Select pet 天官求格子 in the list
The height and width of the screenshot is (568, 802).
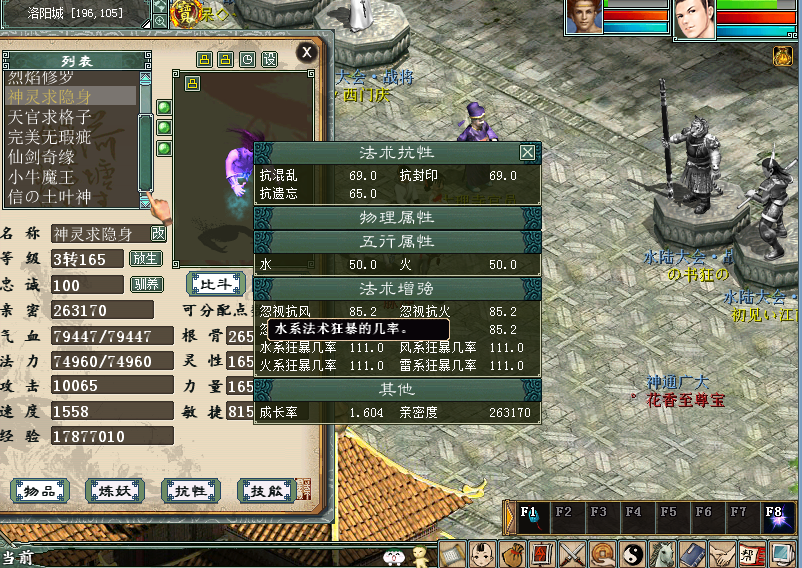click(x=49, y=117)
